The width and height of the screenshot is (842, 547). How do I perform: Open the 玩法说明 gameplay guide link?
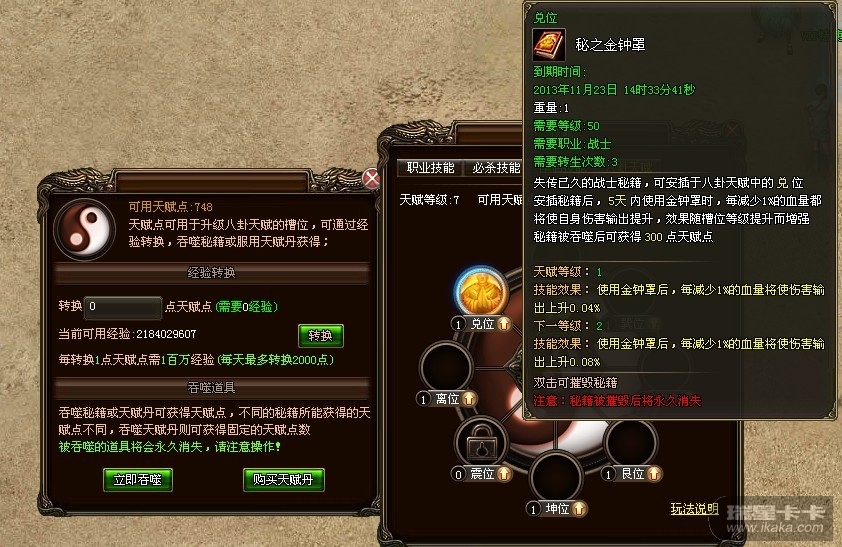coord(692,509)
